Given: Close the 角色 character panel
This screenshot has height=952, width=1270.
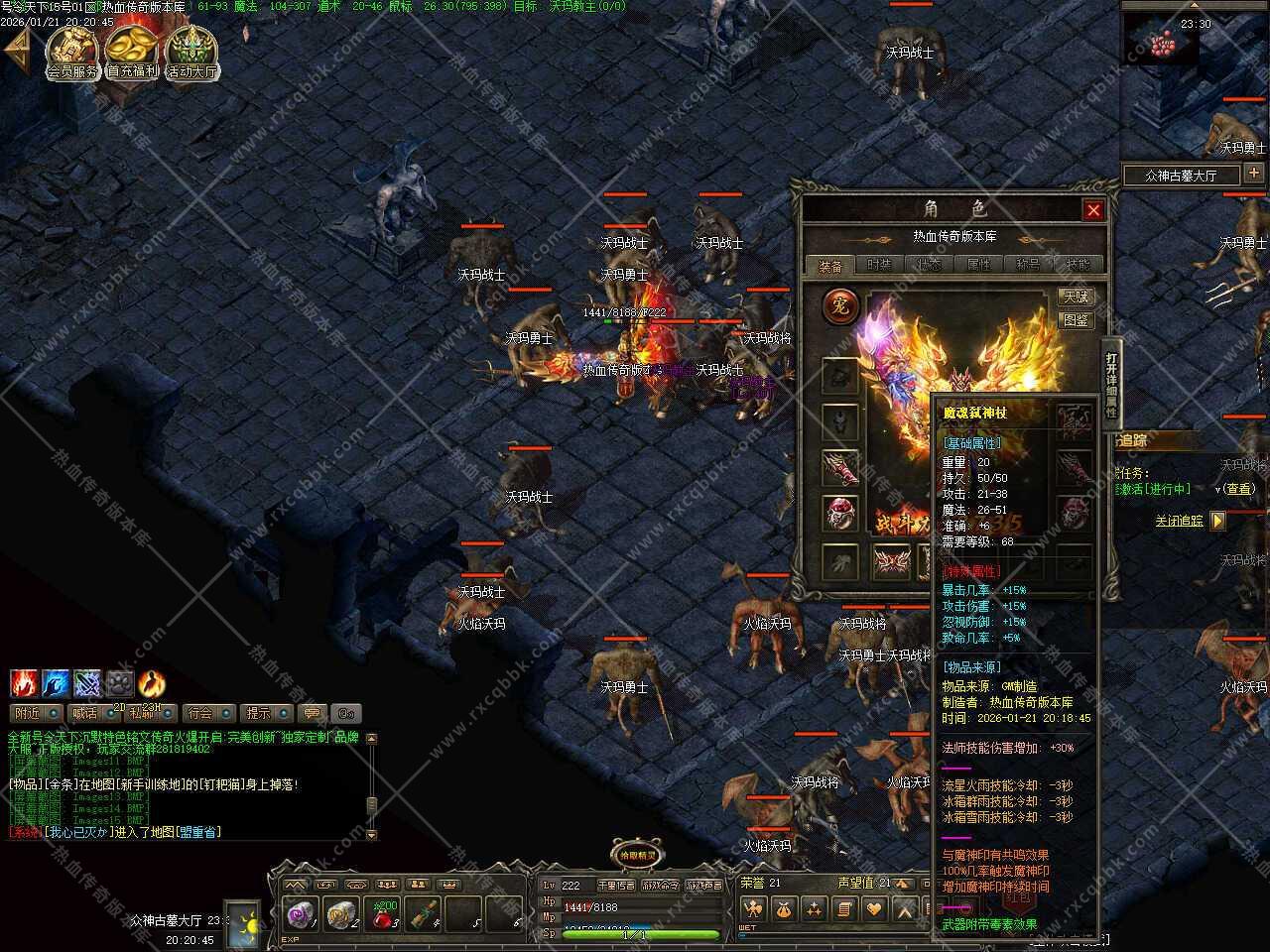Looking at the screenshot, I should [x=1092, y=210].
